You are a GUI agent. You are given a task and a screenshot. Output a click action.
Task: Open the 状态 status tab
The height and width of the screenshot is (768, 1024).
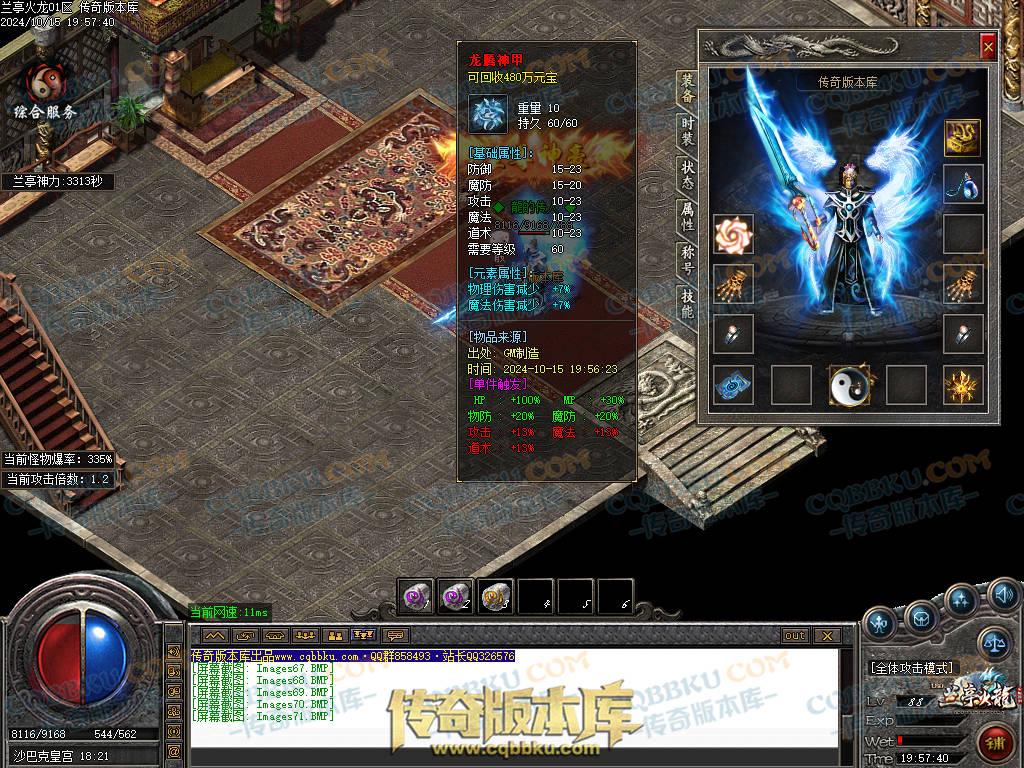pos(688,174)
